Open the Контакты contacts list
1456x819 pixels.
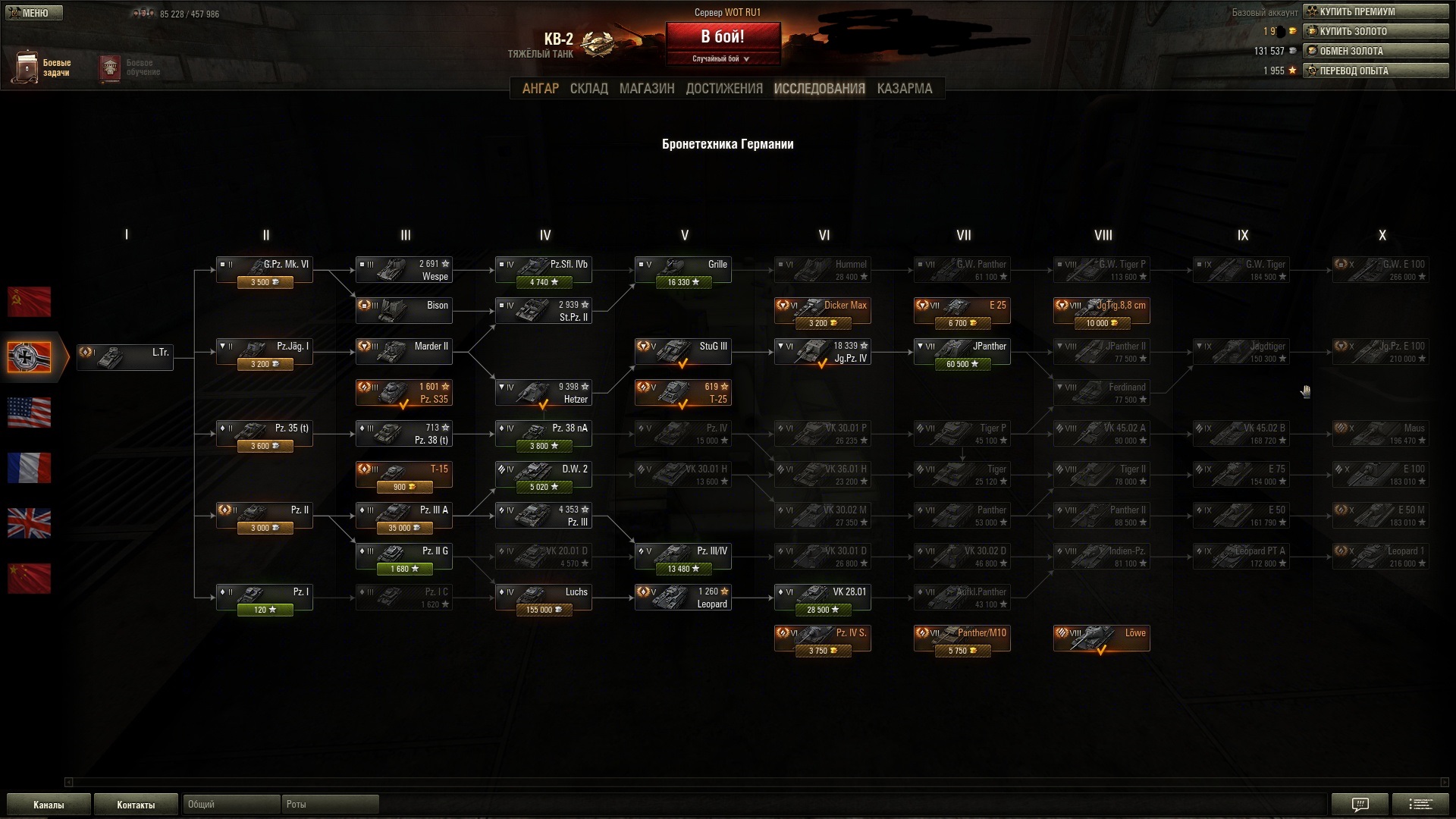pyautogui.click(x=136, y=805)
